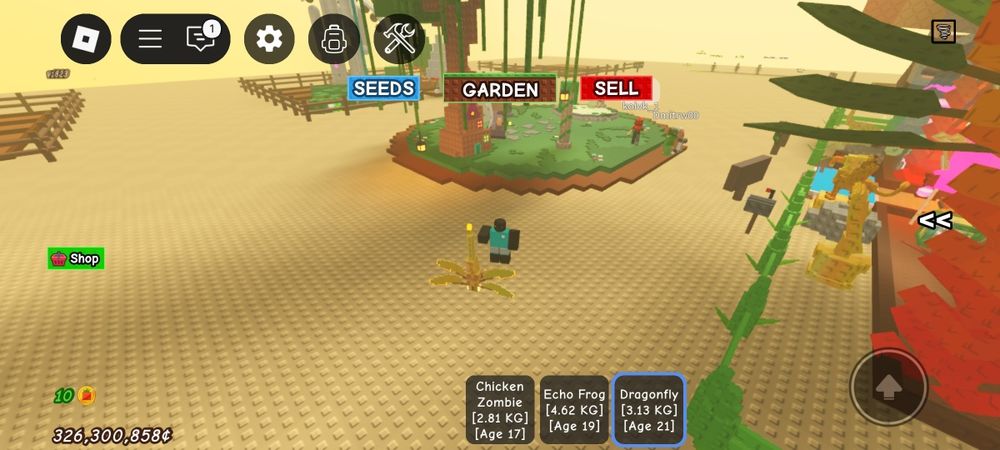
Task: Click the tornado icon in the corner
Action: [943, 31]
